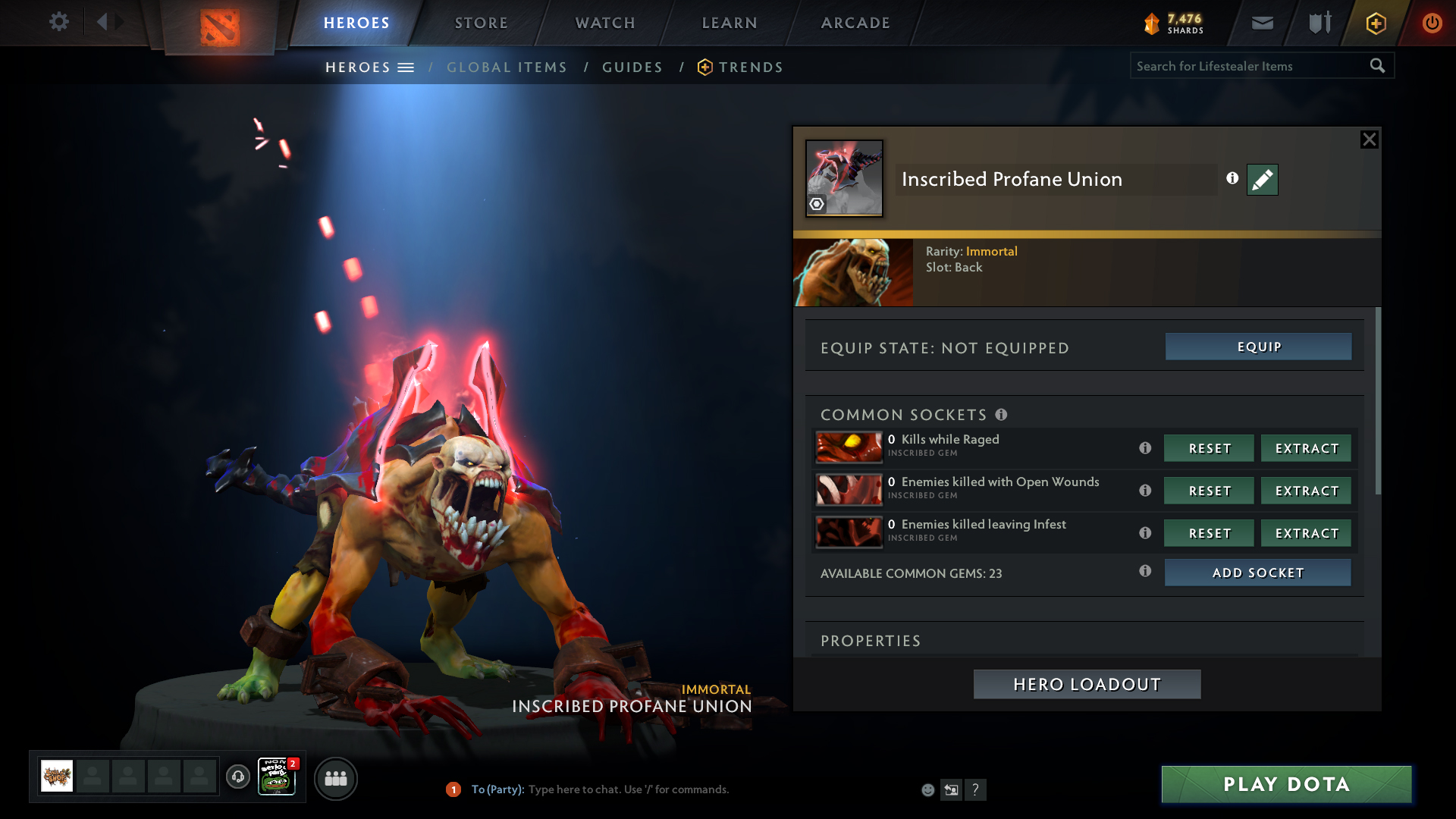Add a socket to the item

tap(1257, 573)
